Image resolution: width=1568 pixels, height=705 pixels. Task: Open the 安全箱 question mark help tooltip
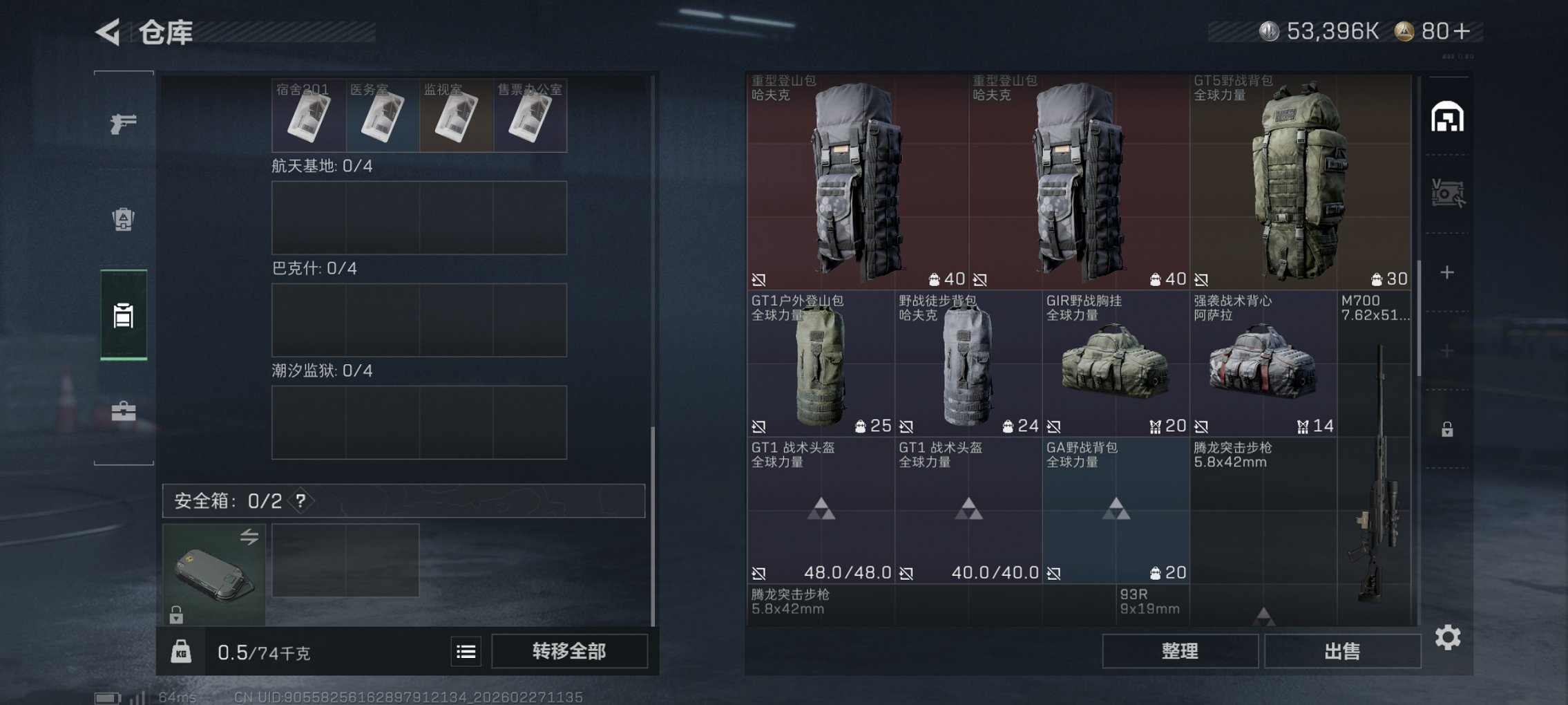300,501
